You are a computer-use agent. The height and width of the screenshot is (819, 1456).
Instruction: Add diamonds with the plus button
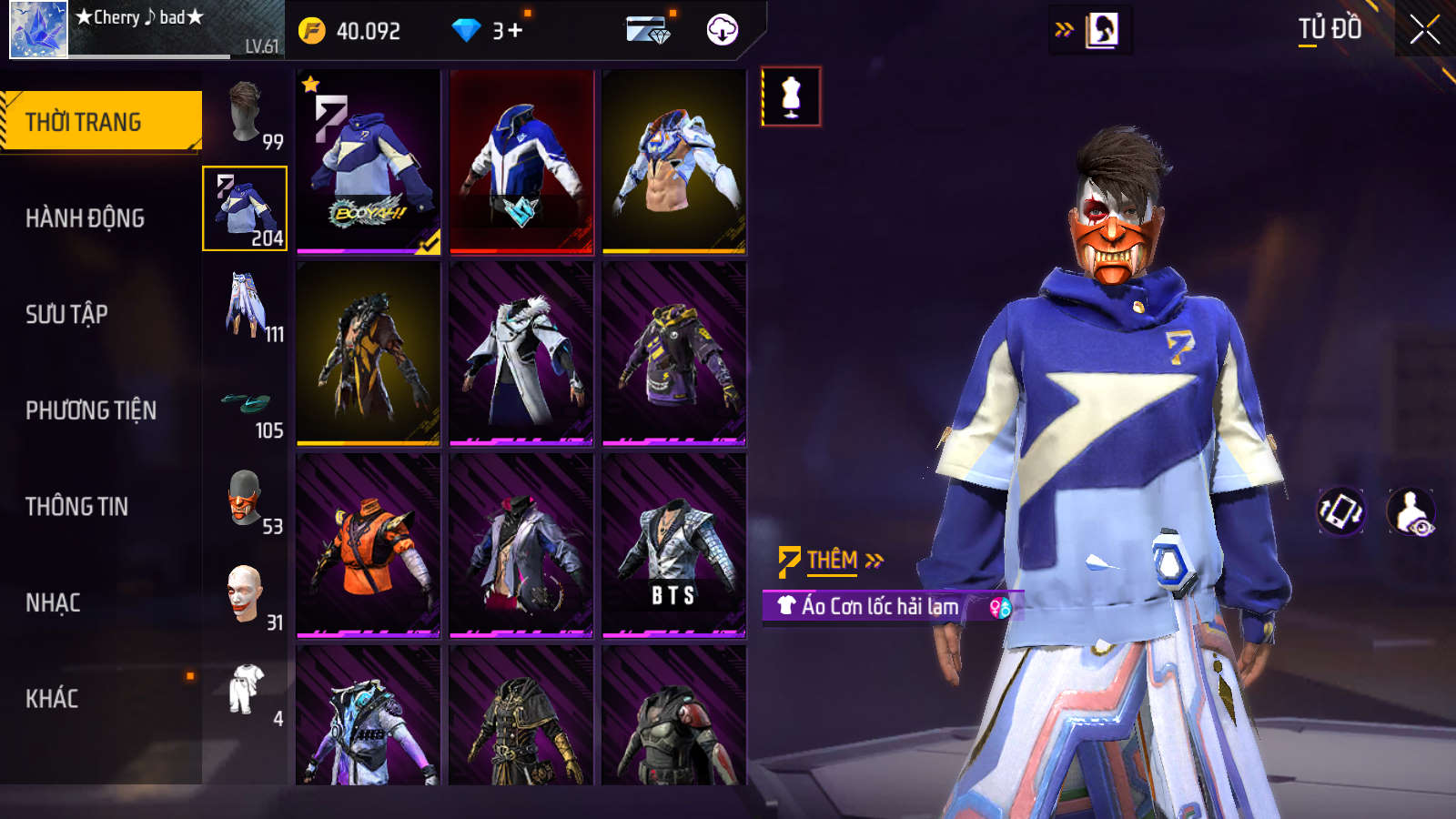point(515,31)
